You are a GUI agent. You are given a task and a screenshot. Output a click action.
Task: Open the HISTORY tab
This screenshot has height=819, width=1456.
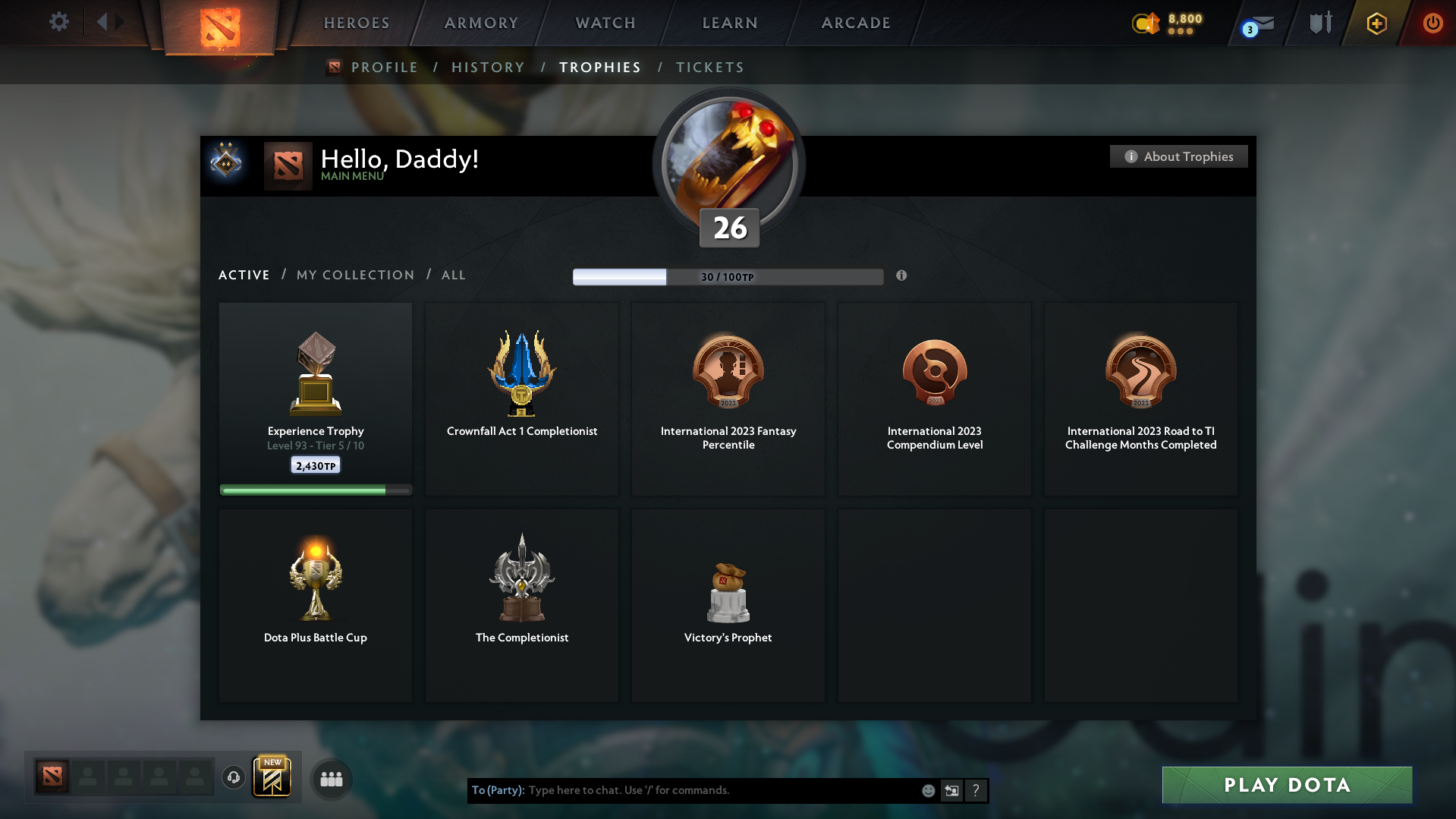pyautogui.click(x=488, y=67)
